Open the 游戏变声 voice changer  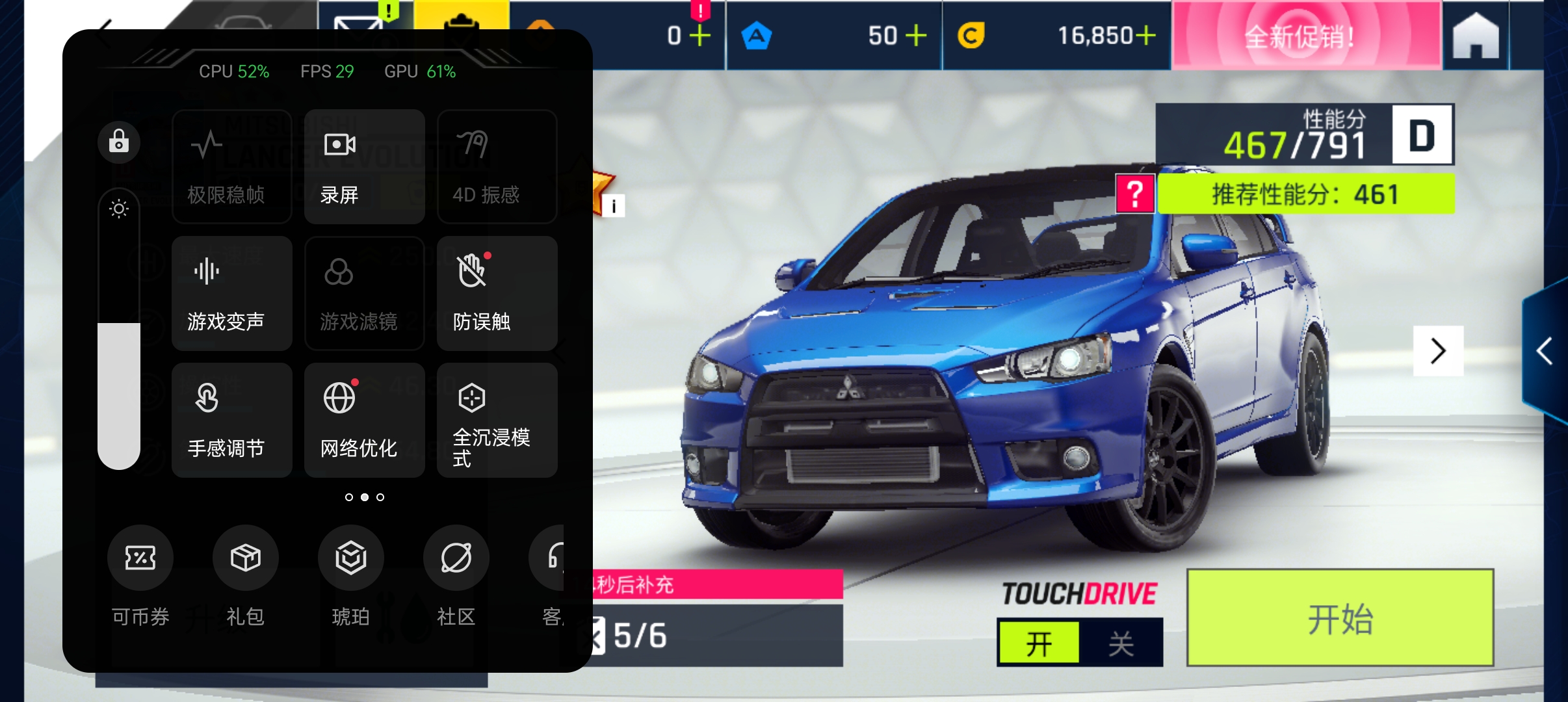click(232, 292)
